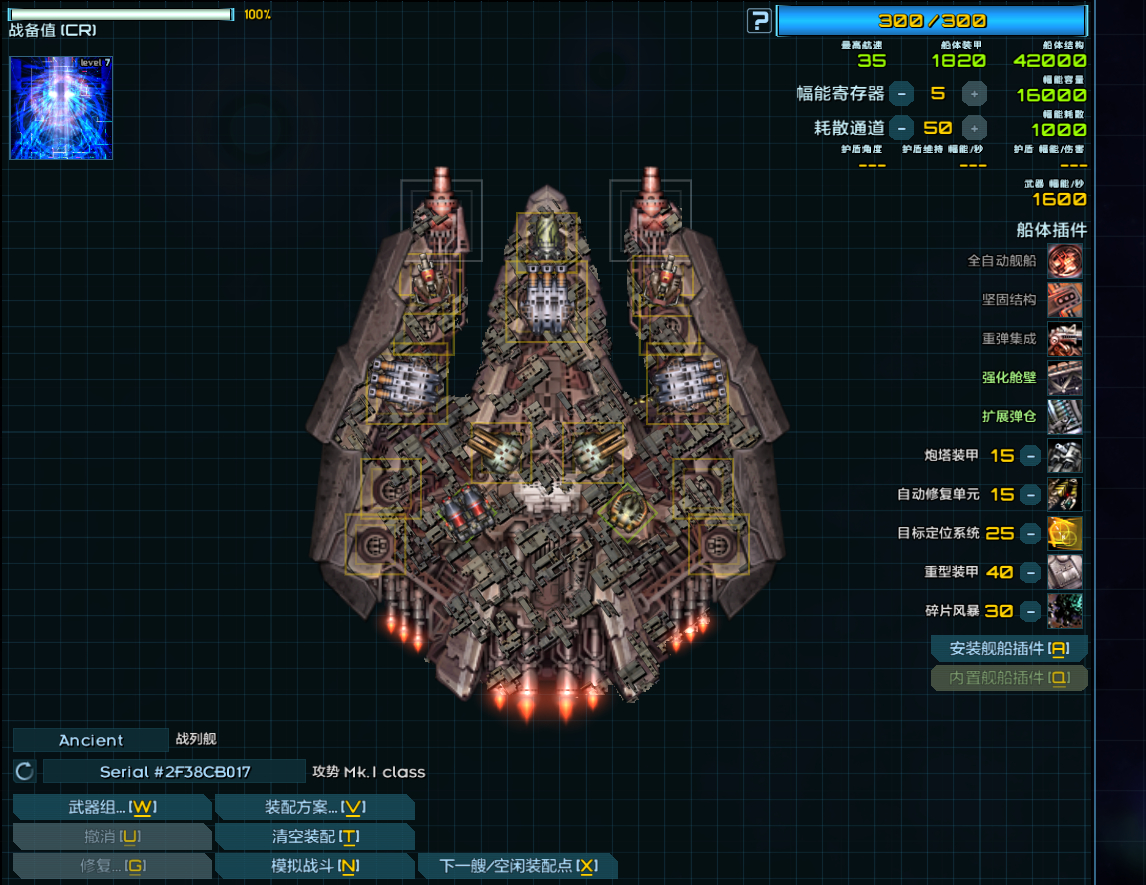Edit the ship name field Serial #2F38CB017

click(175, 772)
